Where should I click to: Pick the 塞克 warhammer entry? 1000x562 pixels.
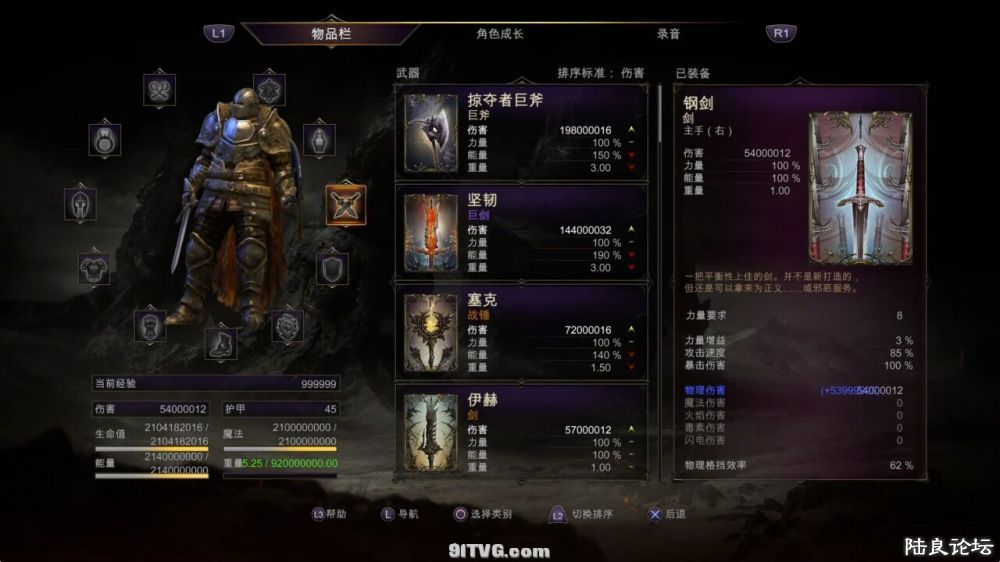[524, 332]
